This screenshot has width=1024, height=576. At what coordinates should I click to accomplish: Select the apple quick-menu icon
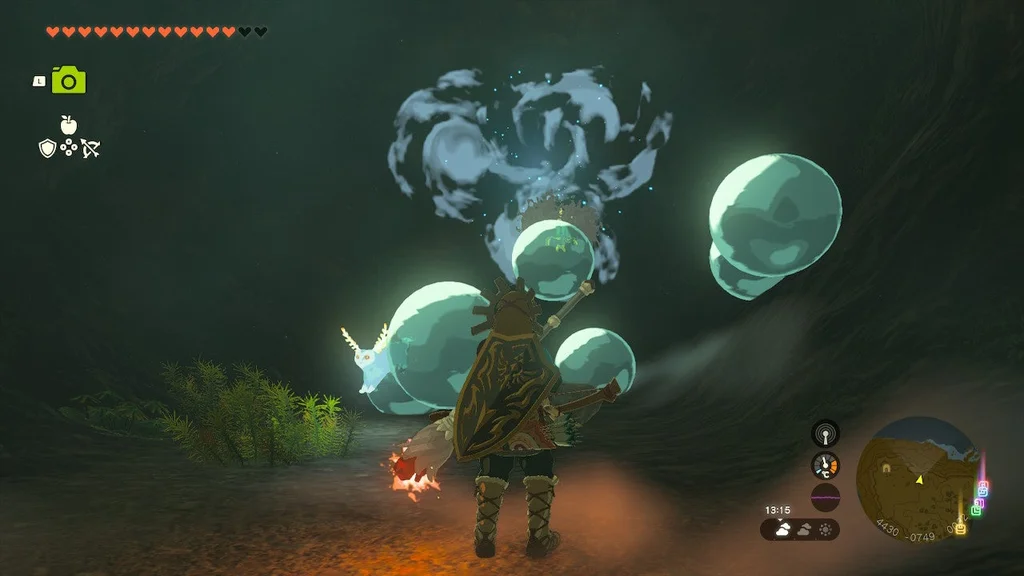point(68,125)
